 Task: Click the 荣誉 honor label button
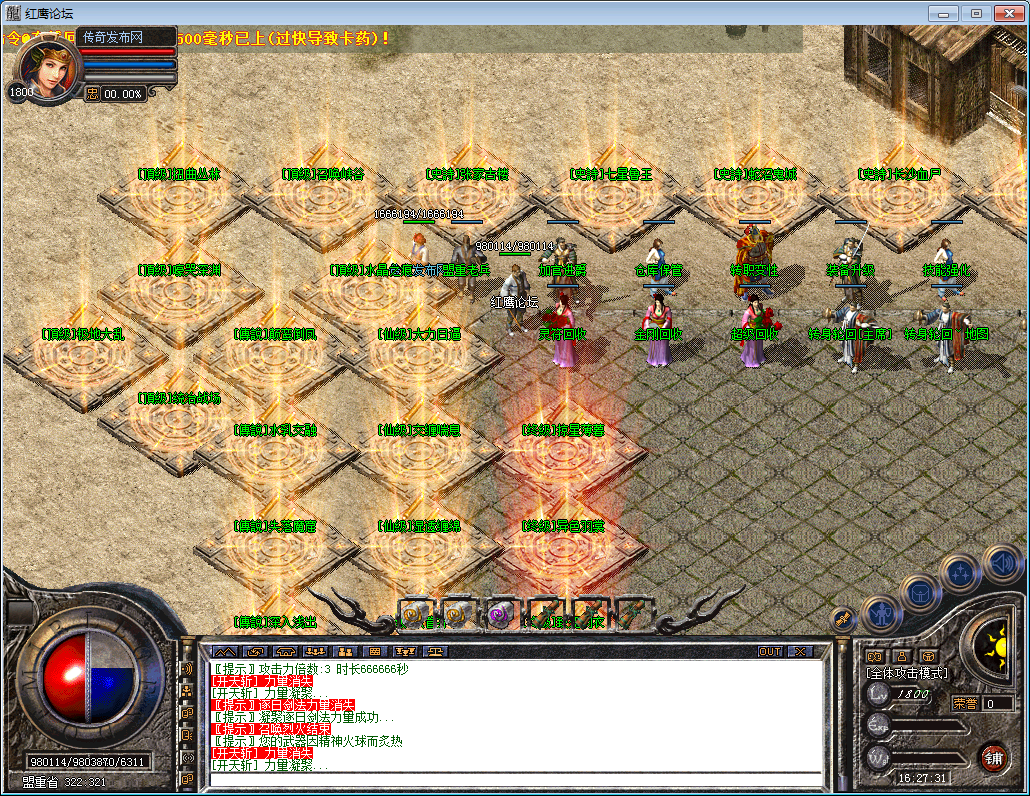tap(965, 703)
